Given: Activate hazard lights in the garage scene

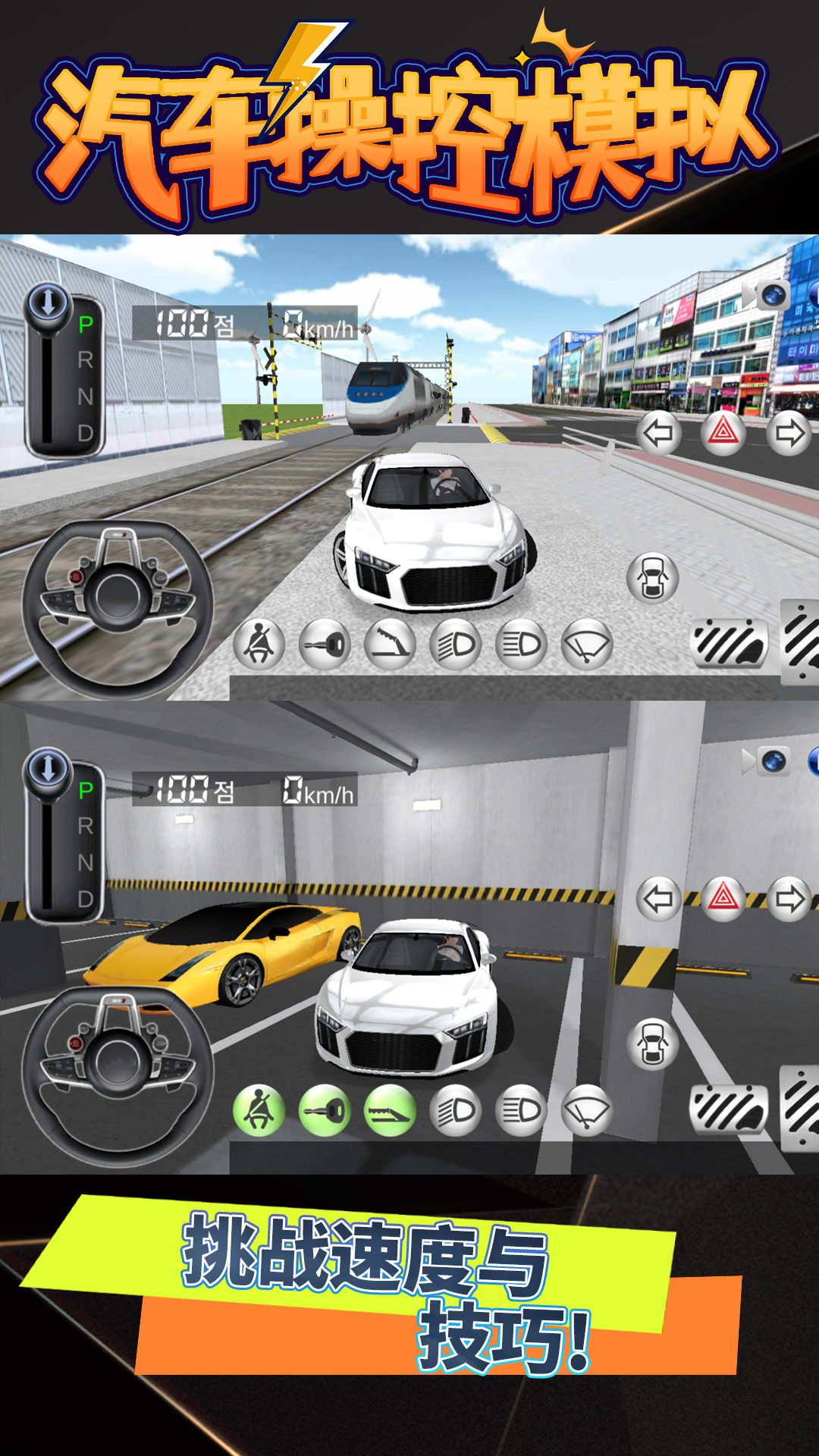Looking at the screenshot, I should tap(723, 899).
